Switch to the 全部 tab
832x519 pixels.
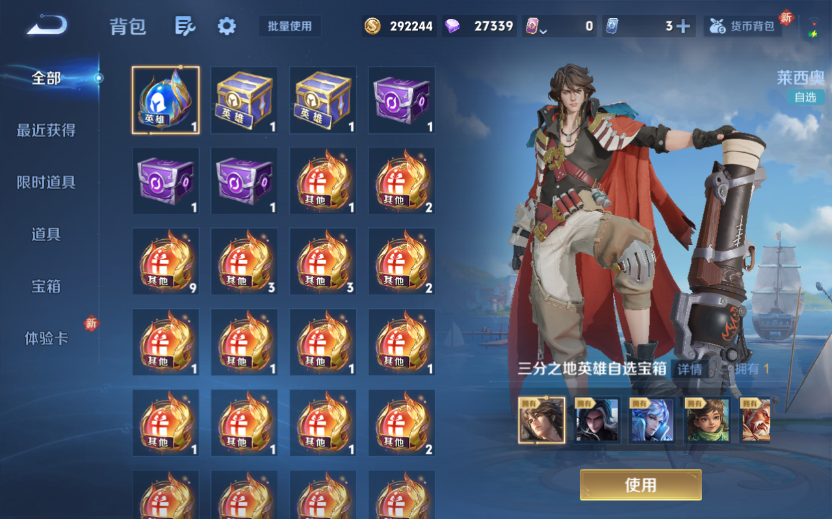click(46, 78)
